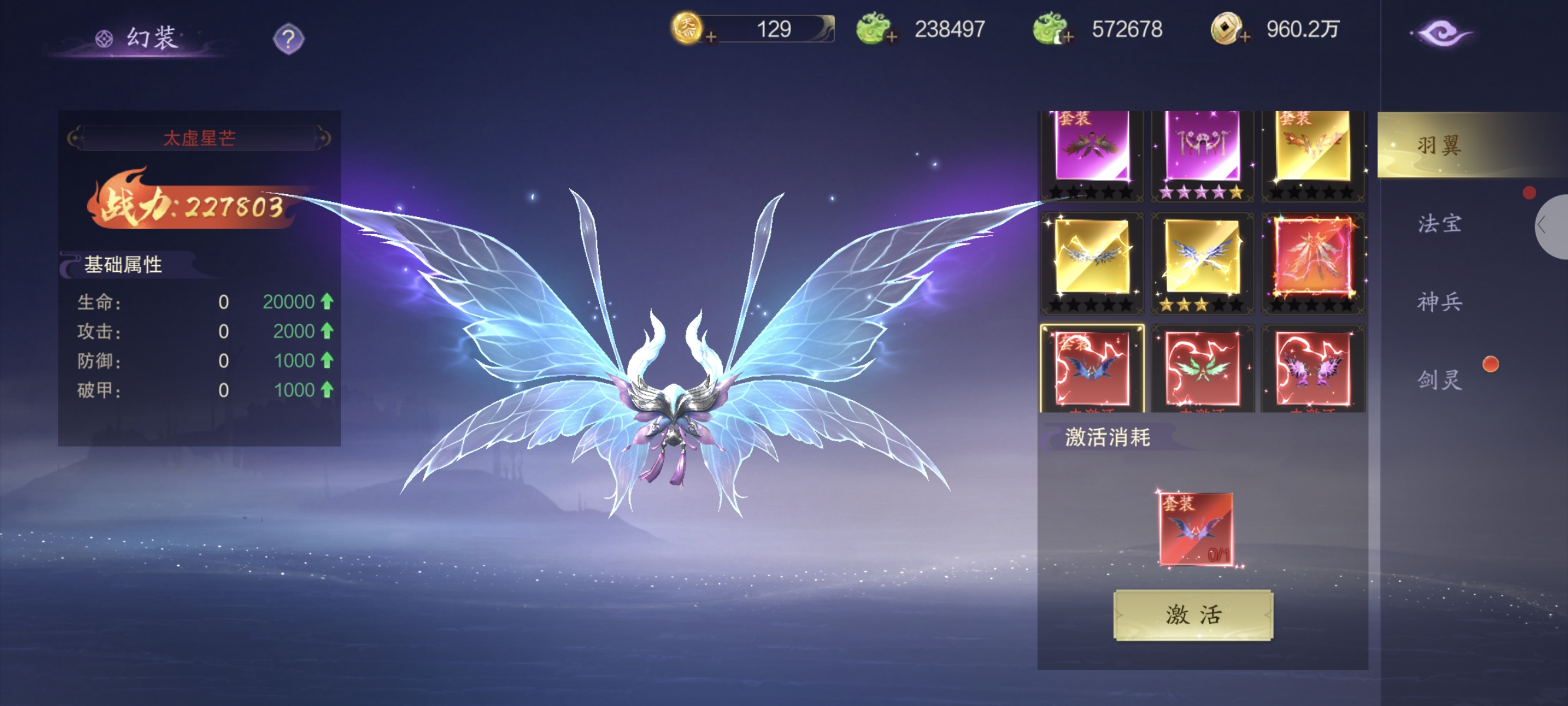The width and height of the screenshot is (1568, 706).
Task: Pick the gold three-star blue-white wings card
Action: [1201, 258]
